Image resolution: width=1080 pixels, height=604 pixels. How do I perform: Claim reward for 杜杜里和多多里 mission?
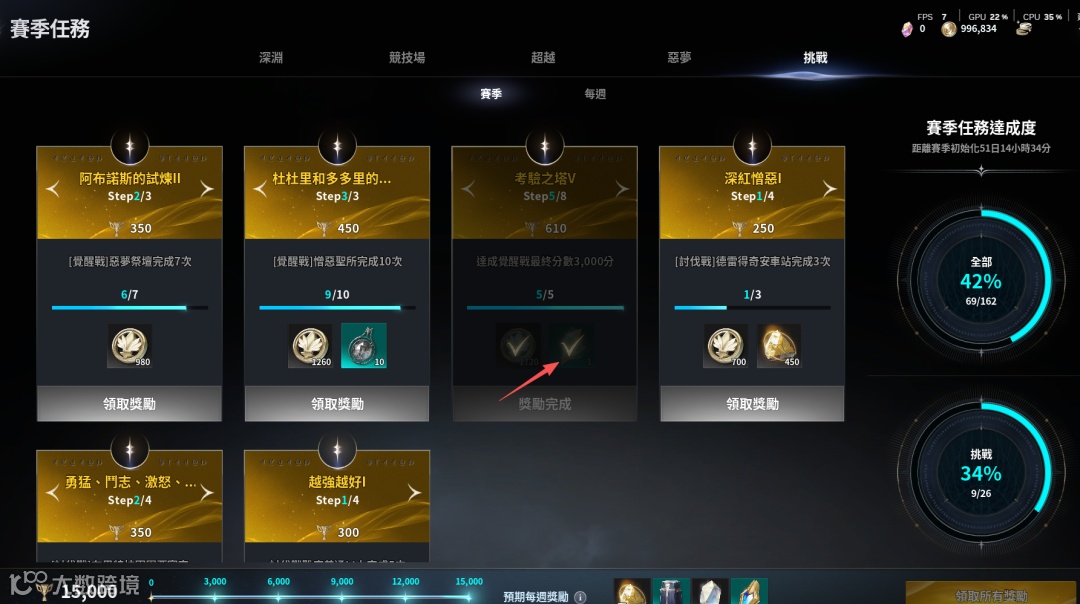point(337,404)
